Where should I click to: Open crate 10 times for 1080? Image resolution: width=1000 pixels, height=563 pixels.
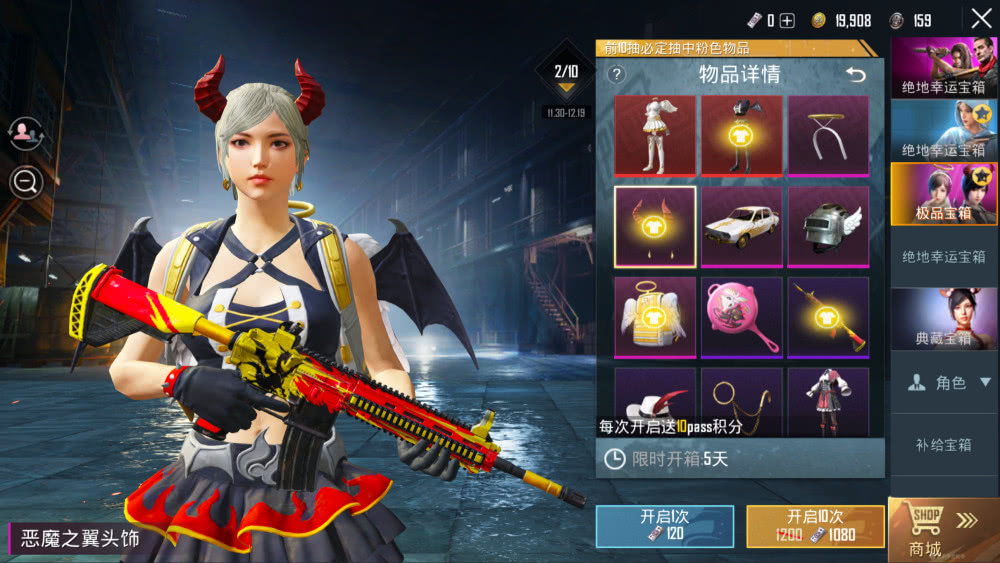[x=815, y=526]
